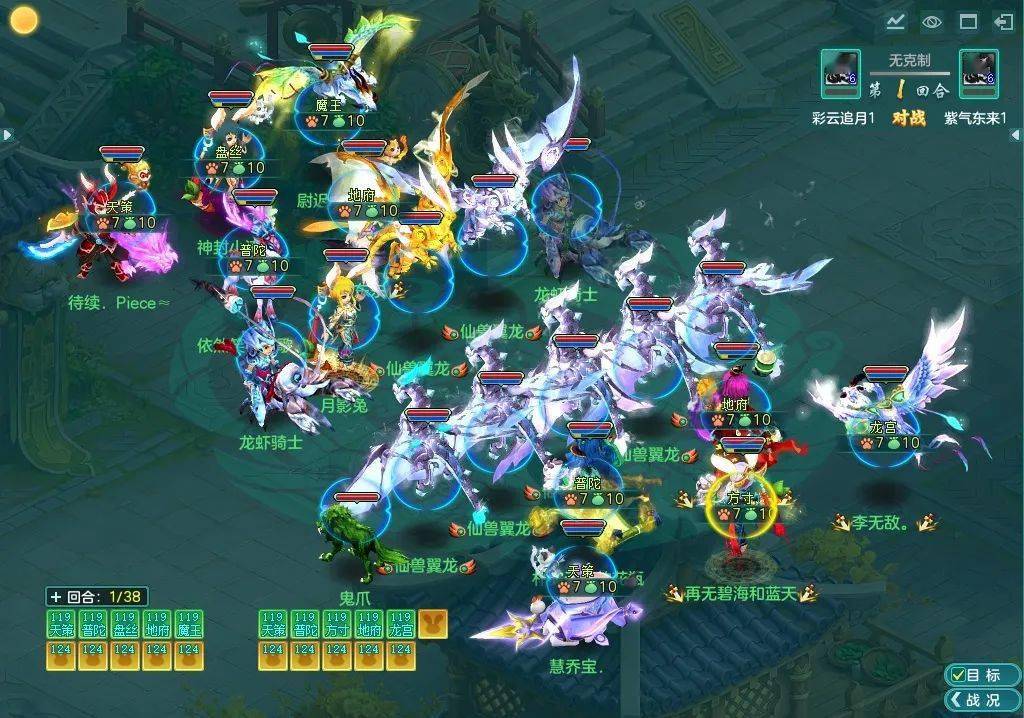Select the 魔王 tile in the team list
Image resolution: width=1024 pixels, height=718 pixels.
188,623
